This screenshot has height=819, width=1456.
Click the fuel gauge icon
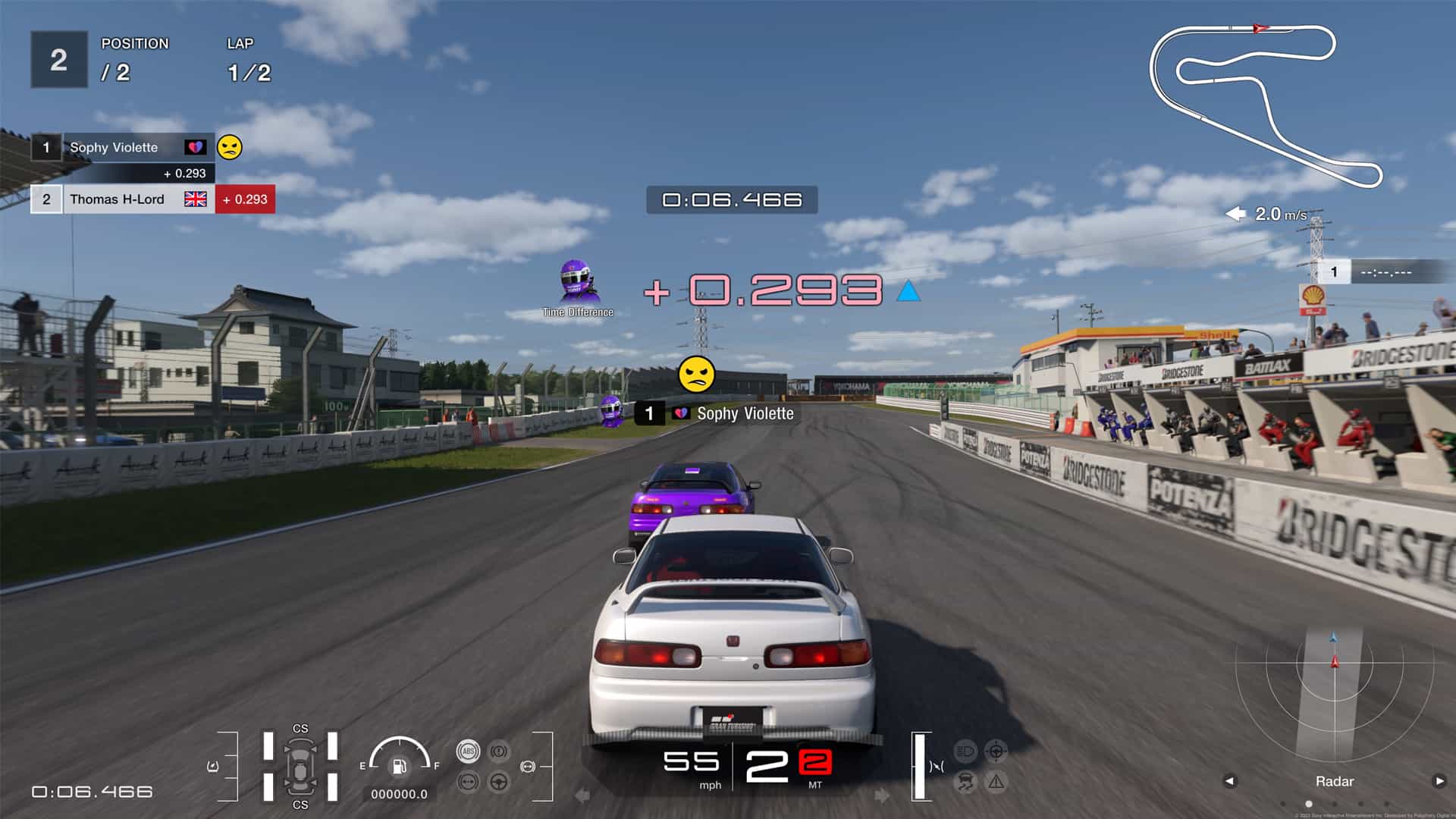click(x=401, y=766)
